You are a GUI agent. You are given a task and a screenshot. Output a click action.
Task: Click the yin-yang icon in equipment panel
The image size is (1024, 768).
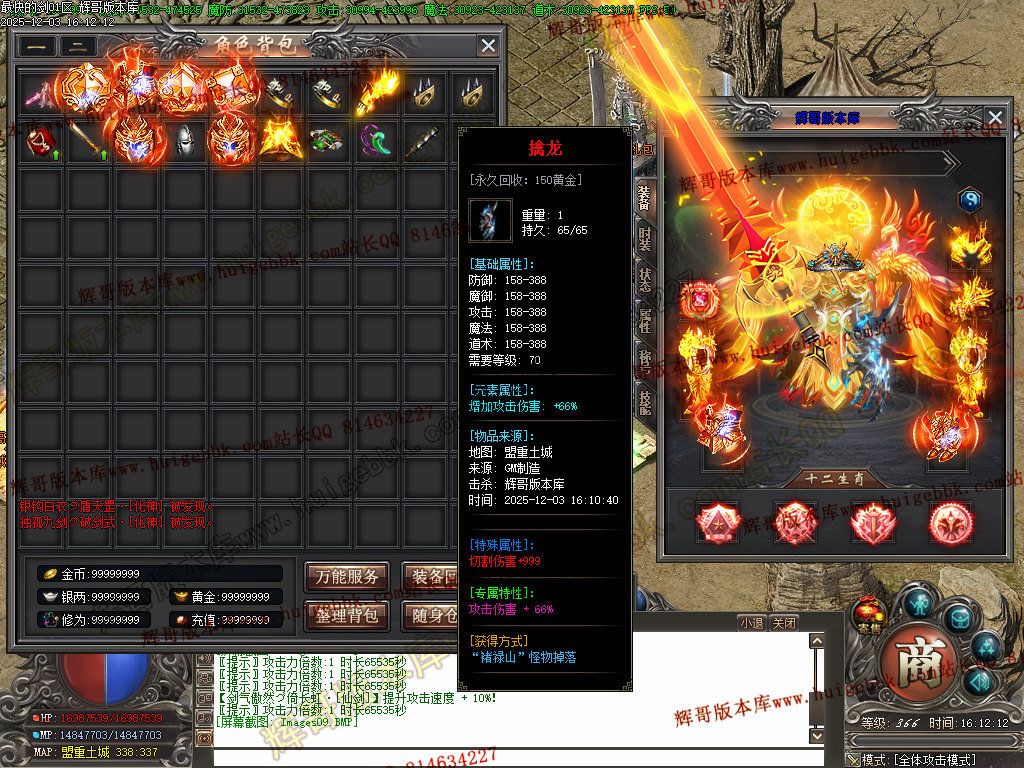[x=970, y=200]
